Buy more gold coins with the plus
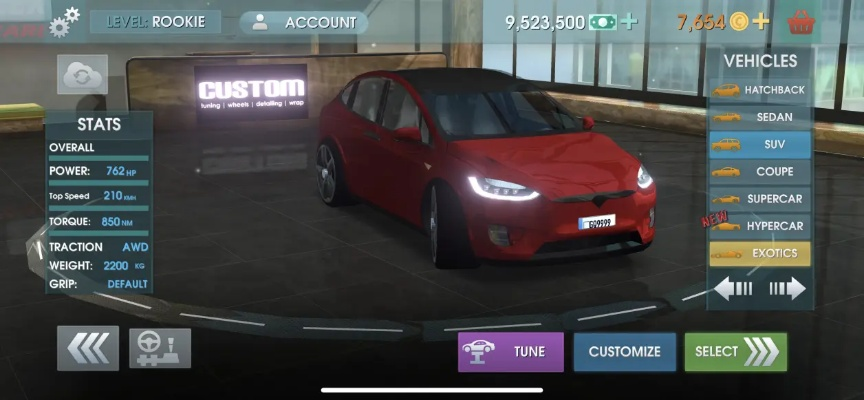 761,21
